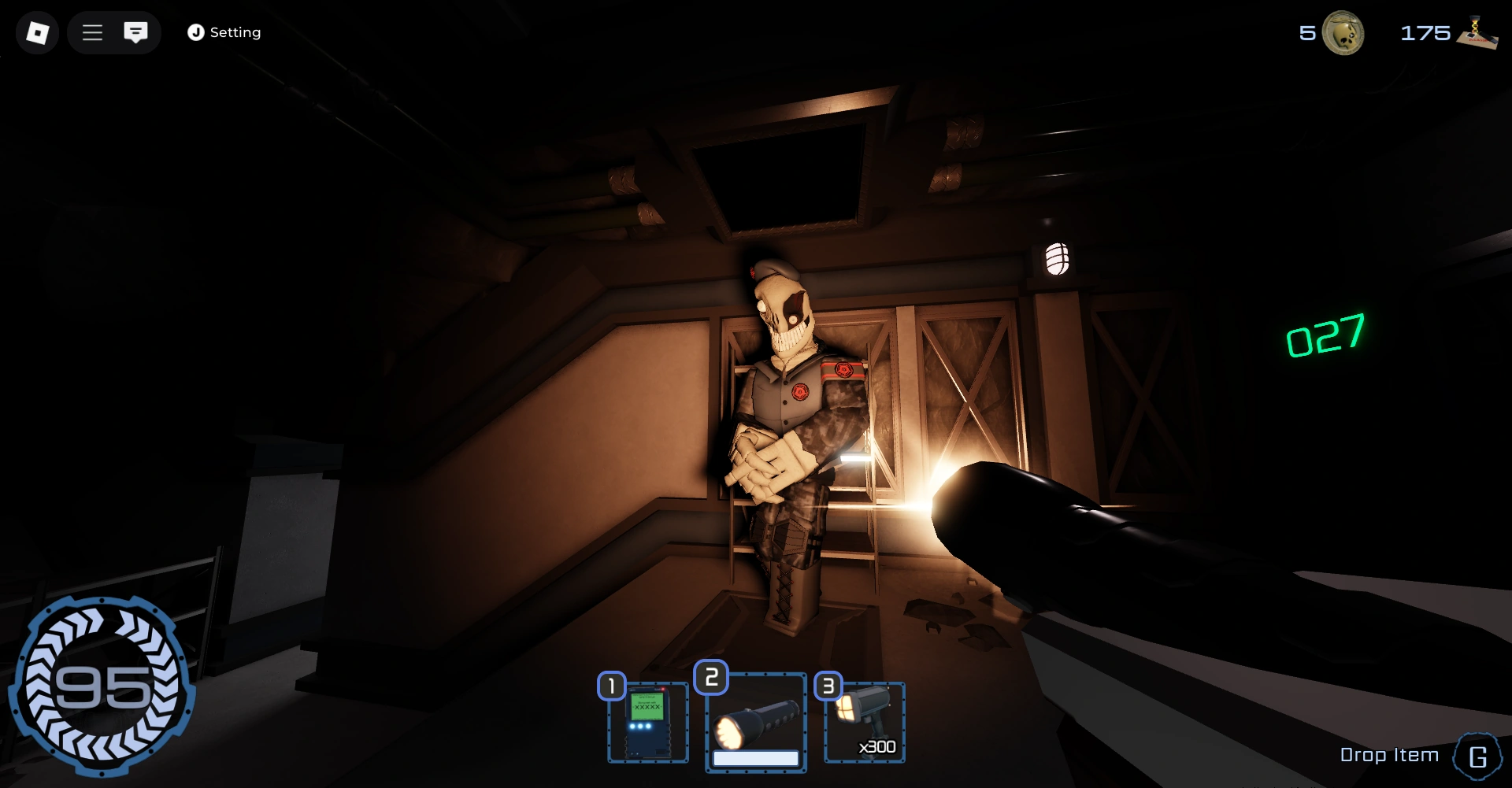The image size is (1512, 788).
Task: Click the research item icon next to 175
Action: [1480, 33]
